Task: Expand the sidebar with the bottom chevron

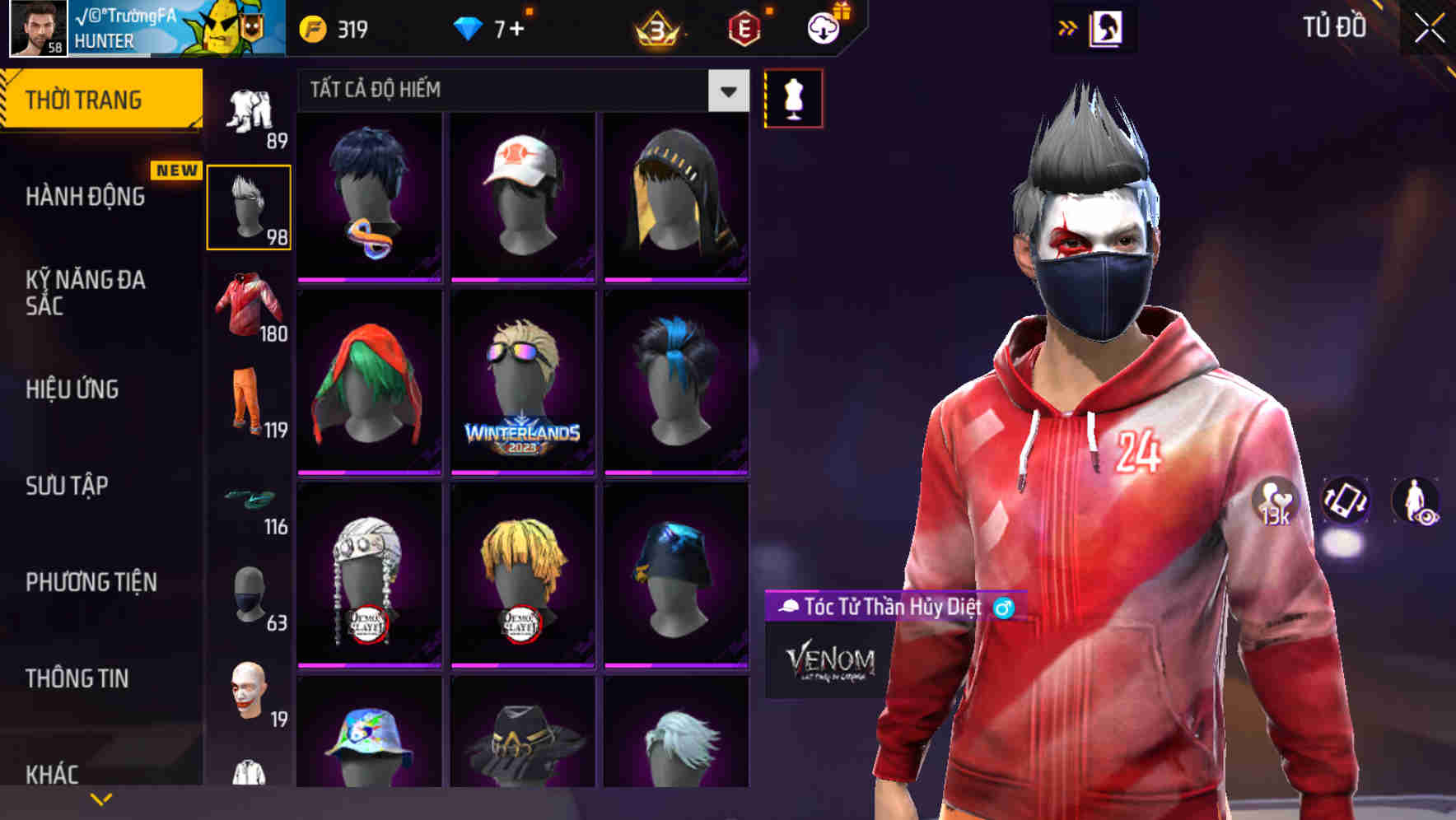Action: (x=100, y=798)
